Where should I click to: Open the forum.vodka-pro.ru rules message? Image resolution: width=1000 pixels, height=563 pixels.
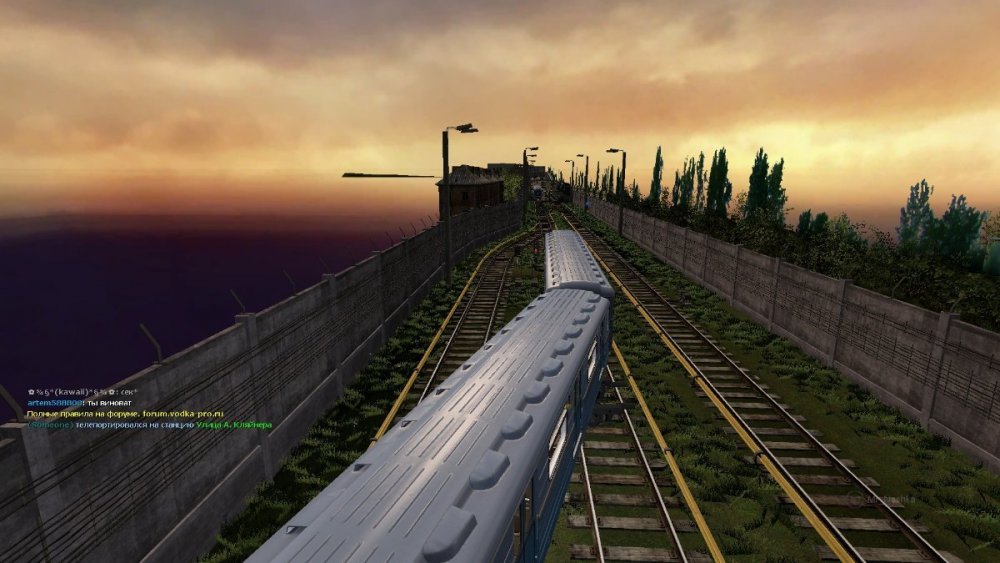(x=125, y=413)
